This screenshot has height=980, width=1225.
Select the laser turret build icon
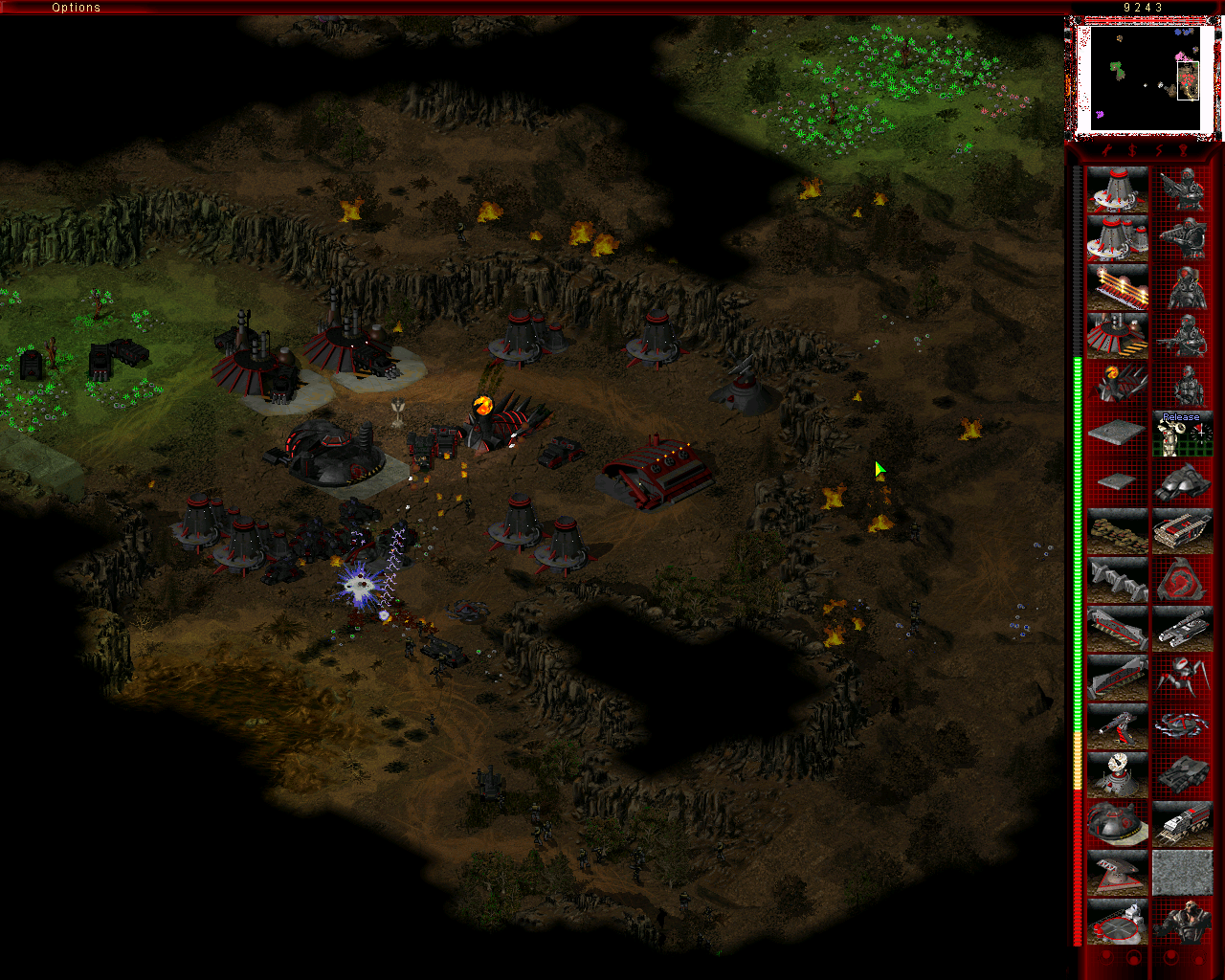(x=1117, y=726)
